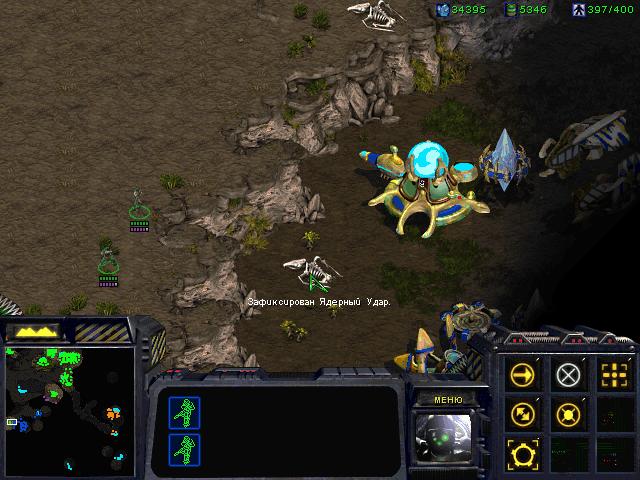The width and height of the screenshot is (640, 480).
Task: Choose the Attack crosshair command
Action: coord(612,375)
